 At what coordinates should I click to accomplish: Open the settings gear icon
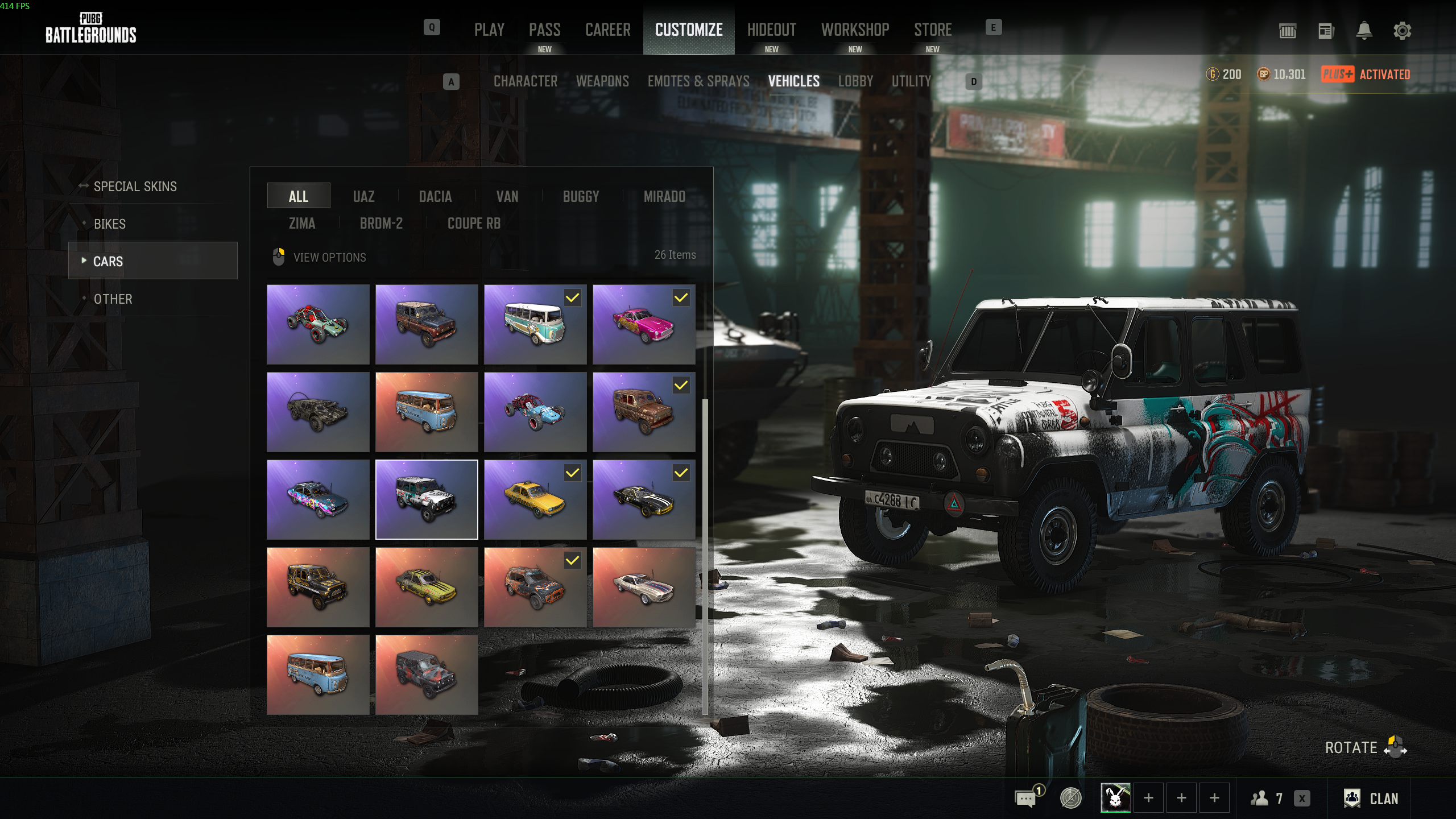click(x=1402, y=31)
